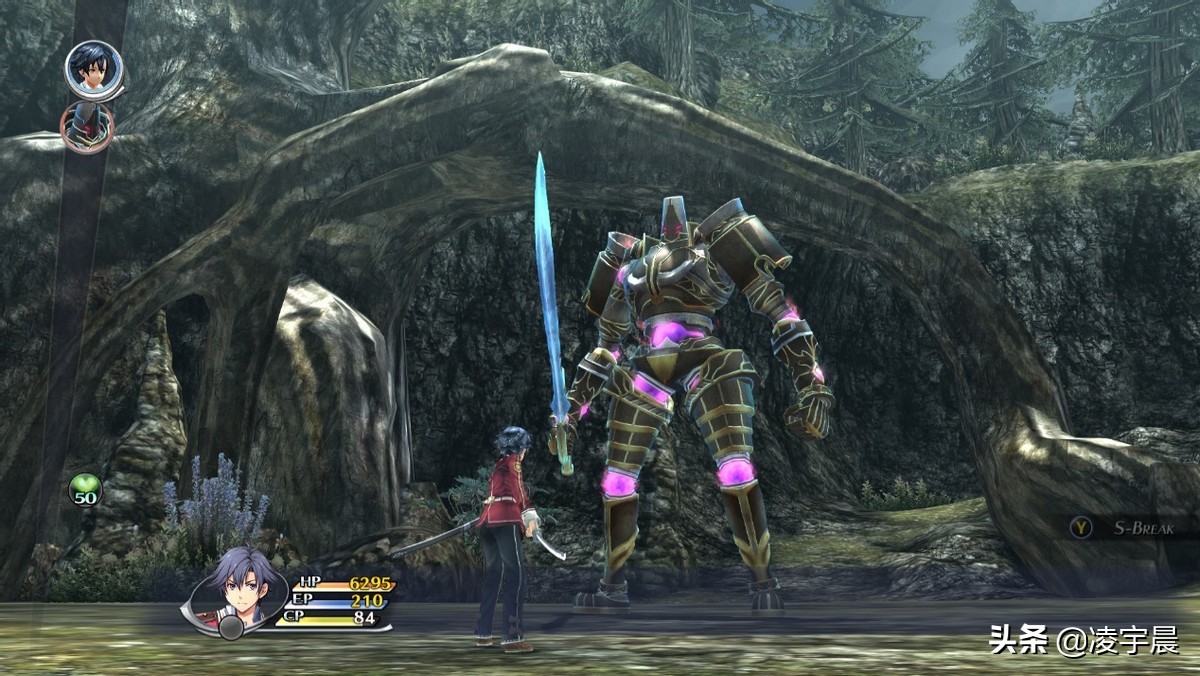Select Rean's portrait in the turn order

point(92,68)
